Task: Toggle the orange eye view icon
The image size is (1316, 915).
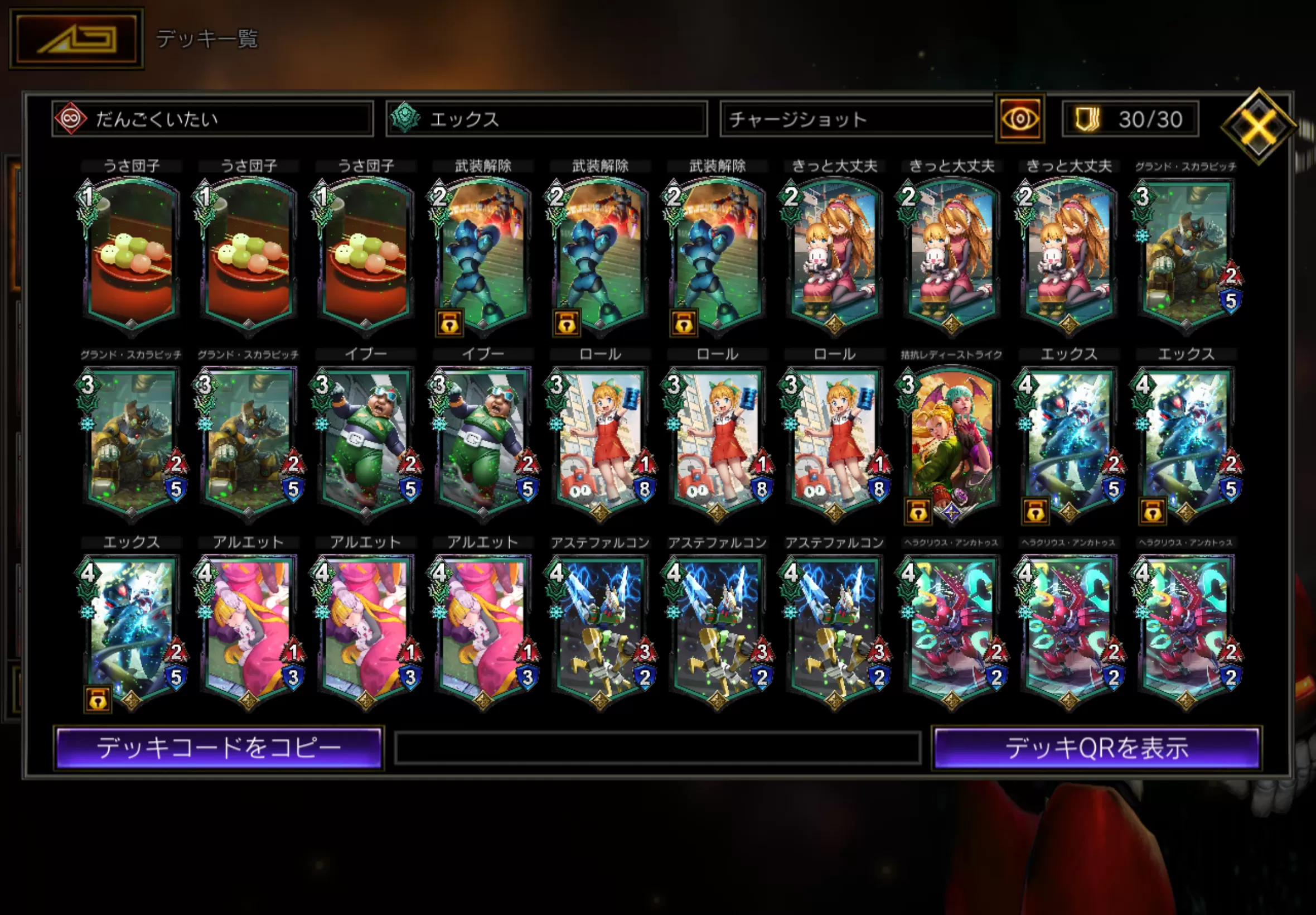Action: click(1020, 119)
